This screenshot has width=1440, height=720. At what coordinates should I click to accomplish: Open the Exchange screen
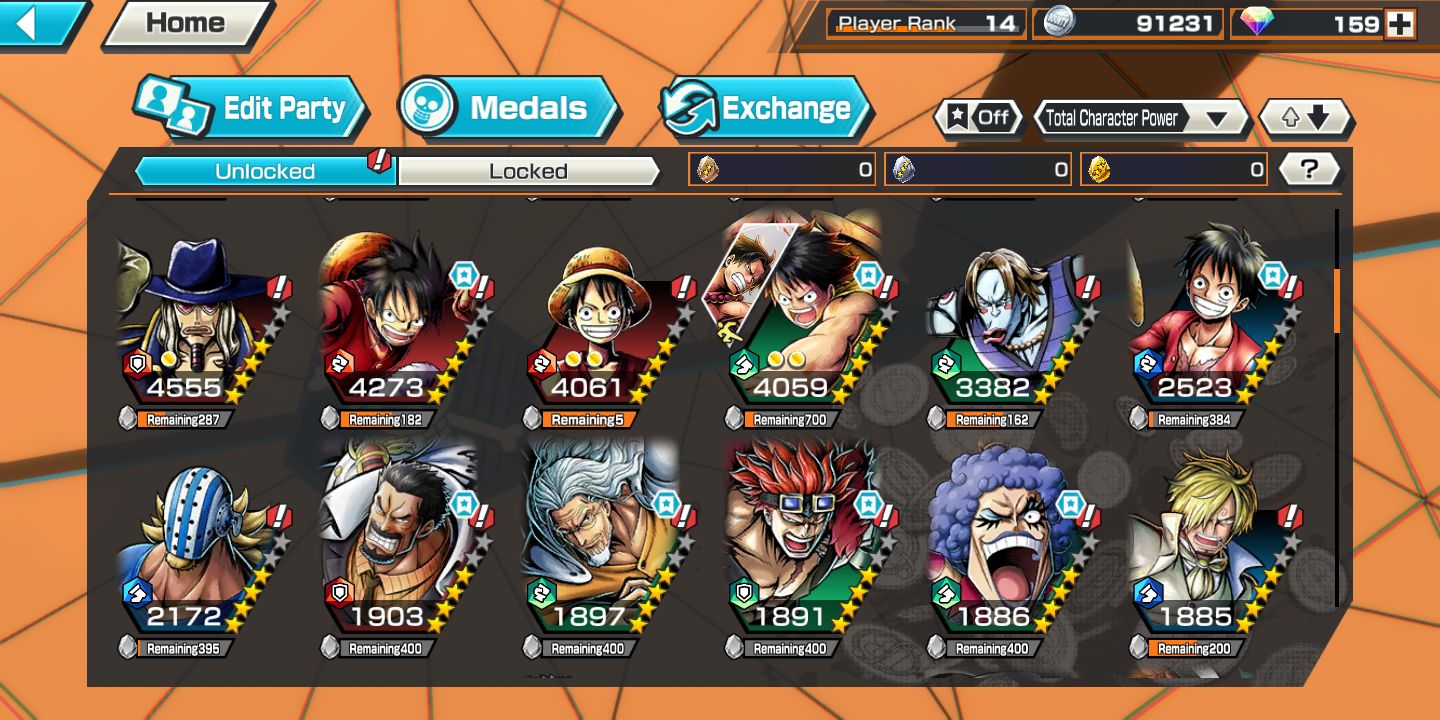click(x=766, y=108)
